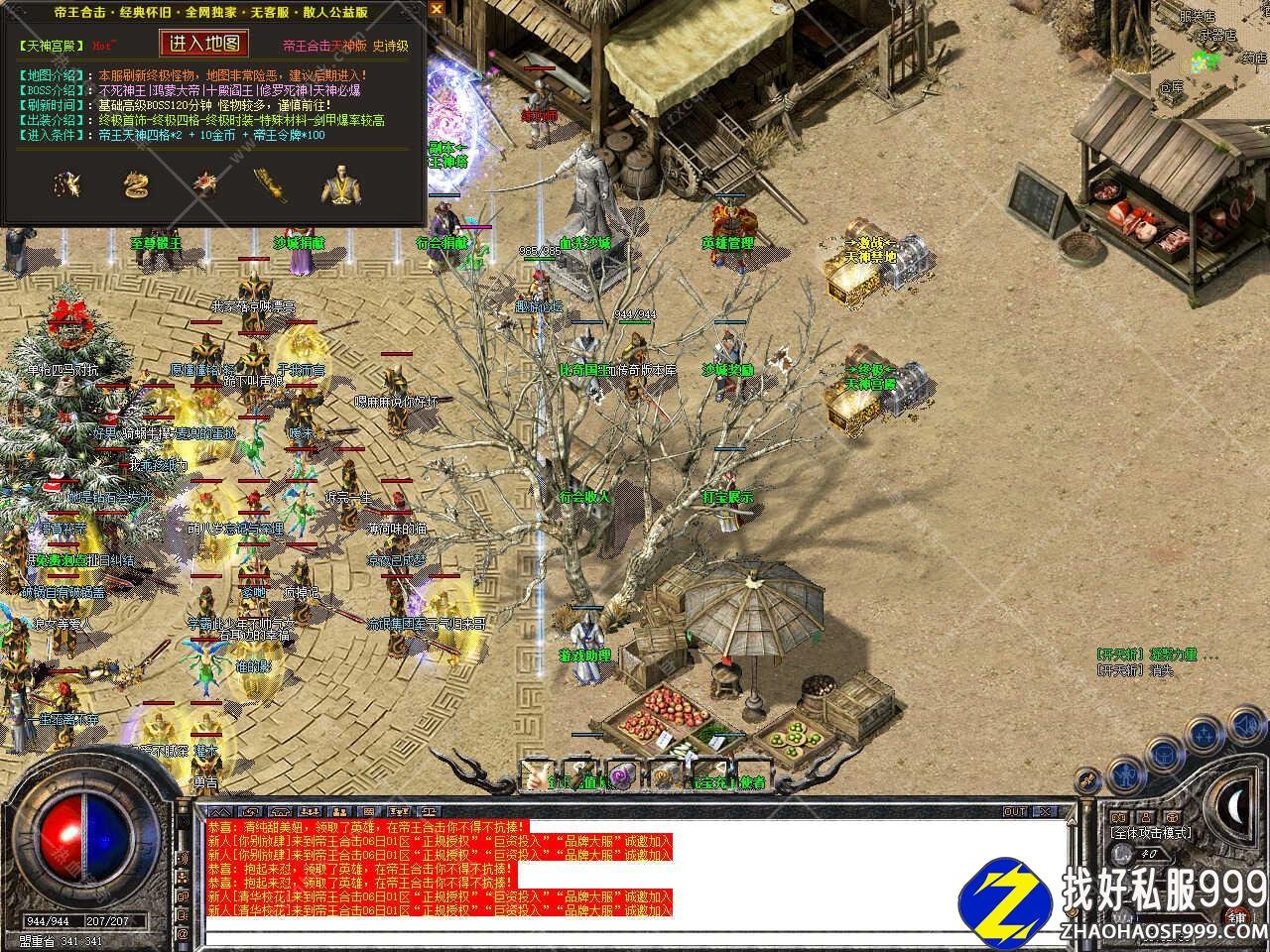Click the 进入地图 enter map button
1270x952 pixels.
pyautogui.click(x=204, y=44)
